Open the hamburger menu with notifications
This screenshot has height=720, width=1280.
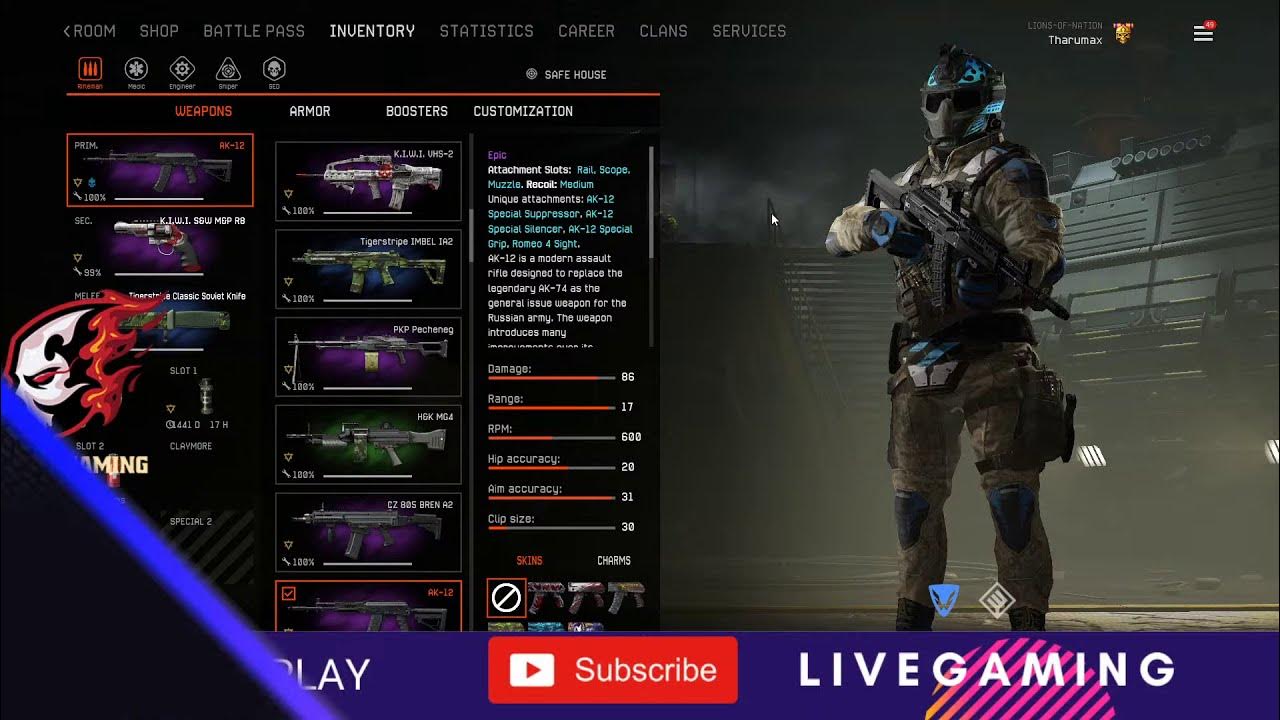tap(1203, 34)
